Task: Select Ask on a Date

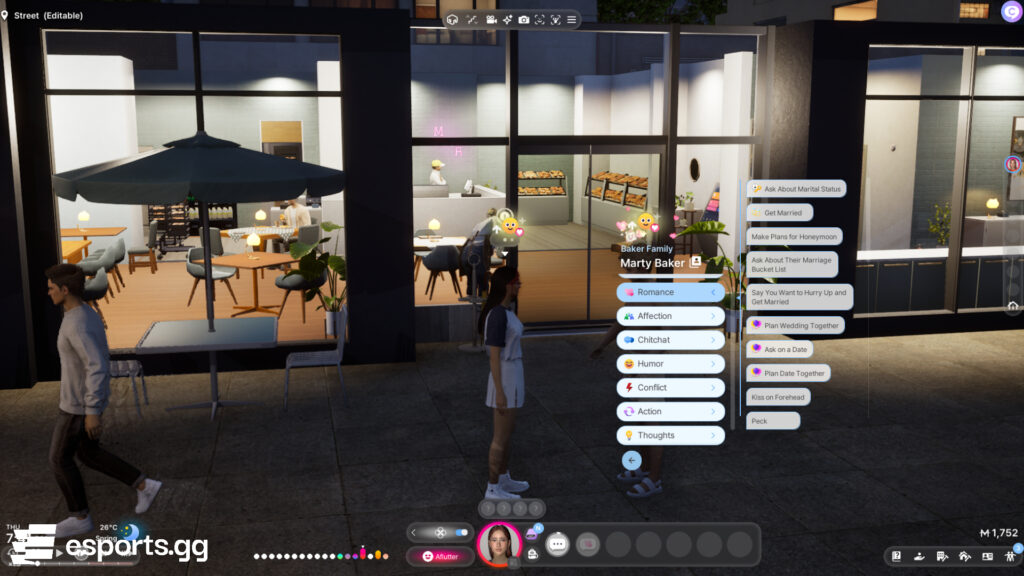Action: pyautogui.click(x=779, y=349)
